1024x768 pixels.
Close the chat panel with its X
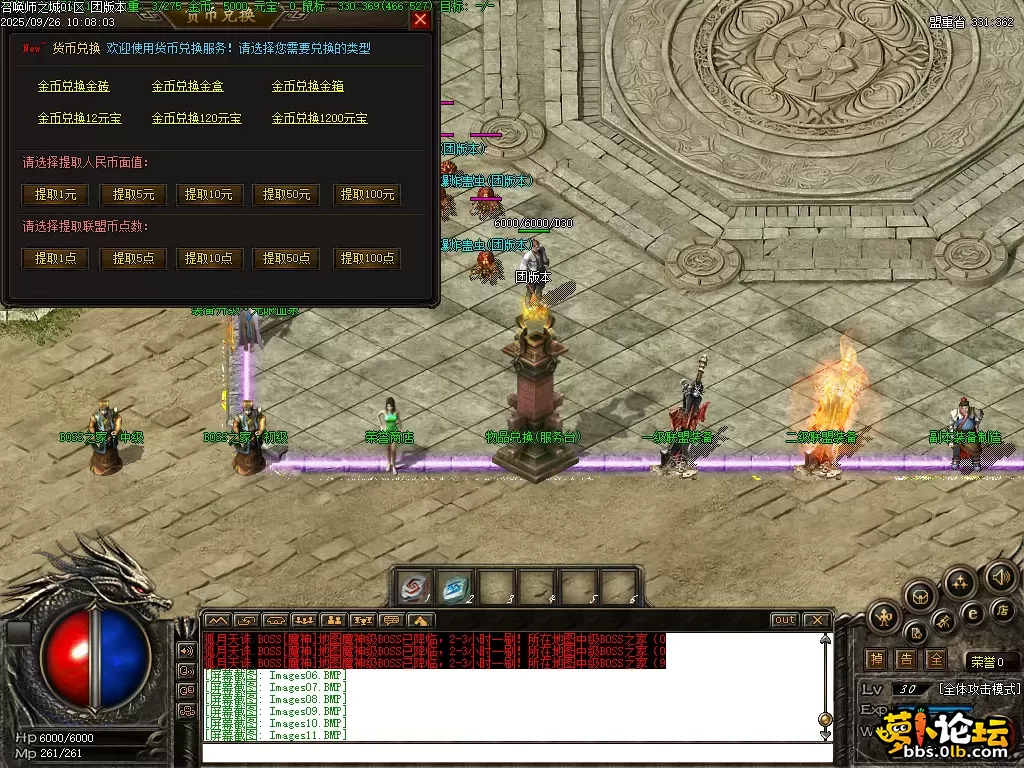click(816, 620)
